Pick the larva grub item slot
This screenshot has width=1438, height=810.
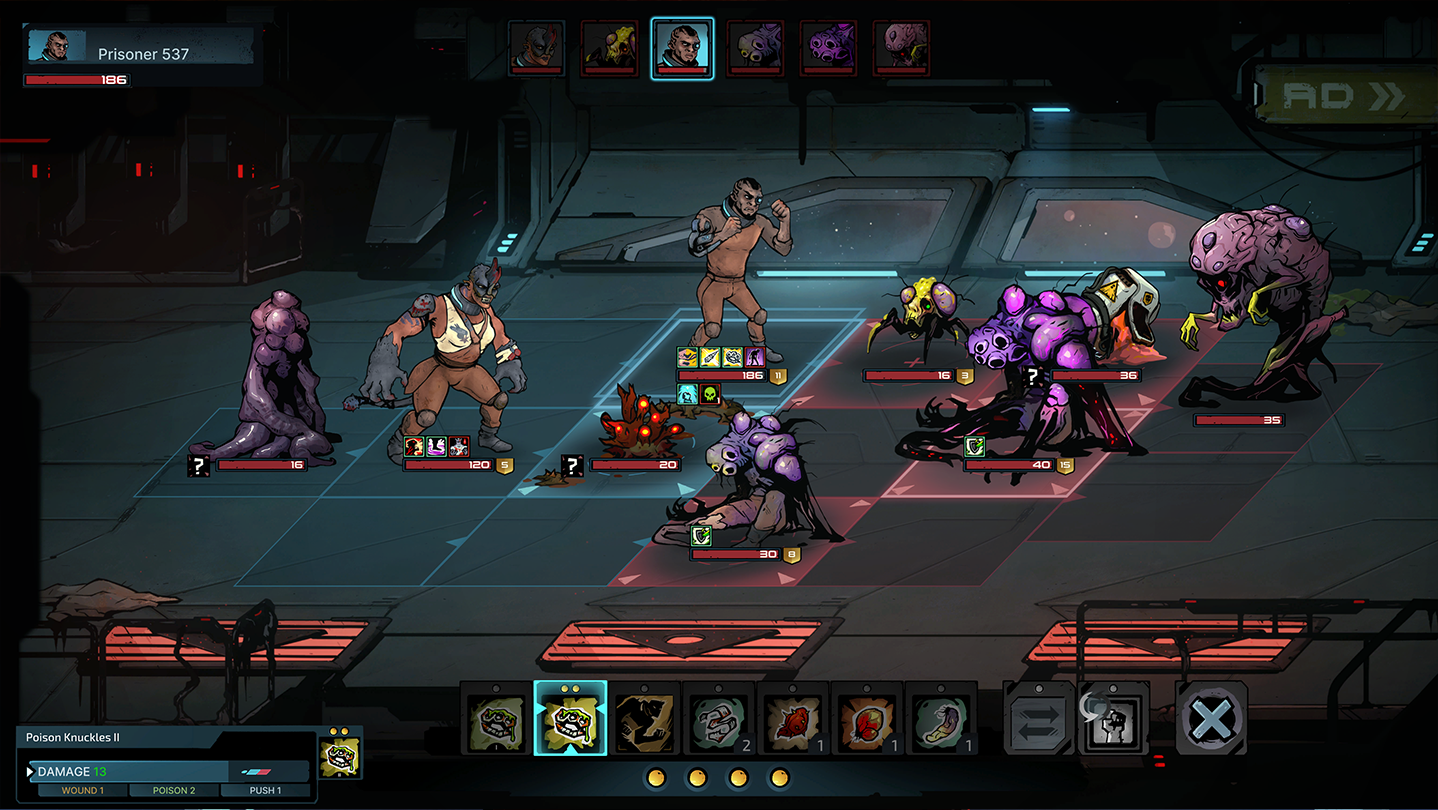(x=940, y=719)
